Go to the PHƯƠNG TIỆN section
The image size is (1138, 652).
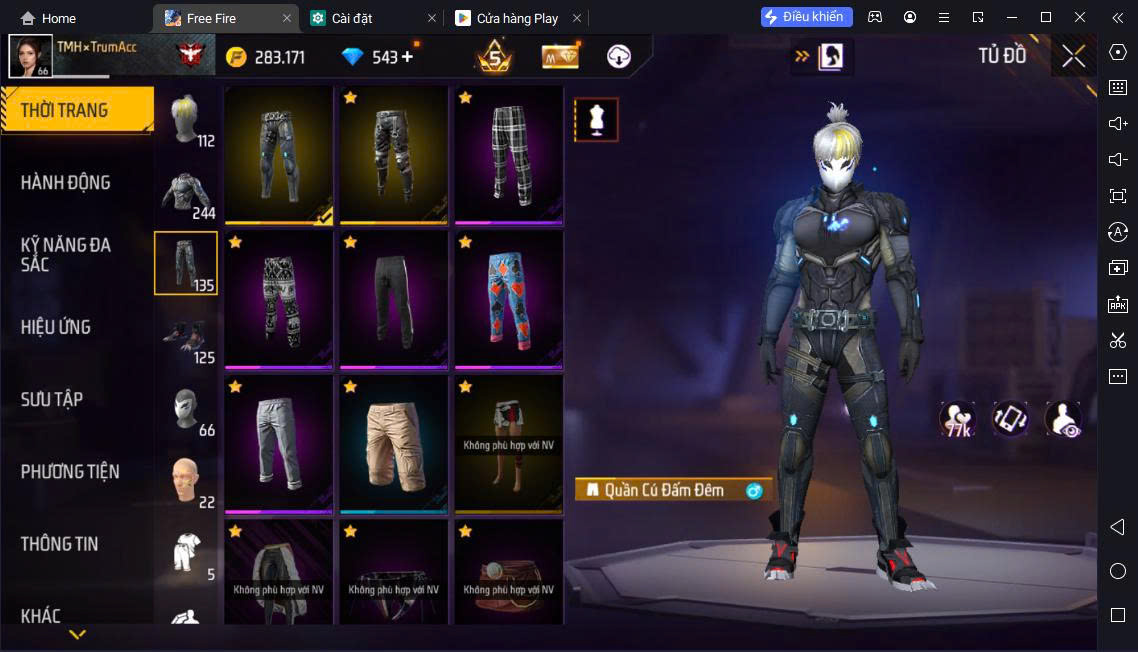70,471
